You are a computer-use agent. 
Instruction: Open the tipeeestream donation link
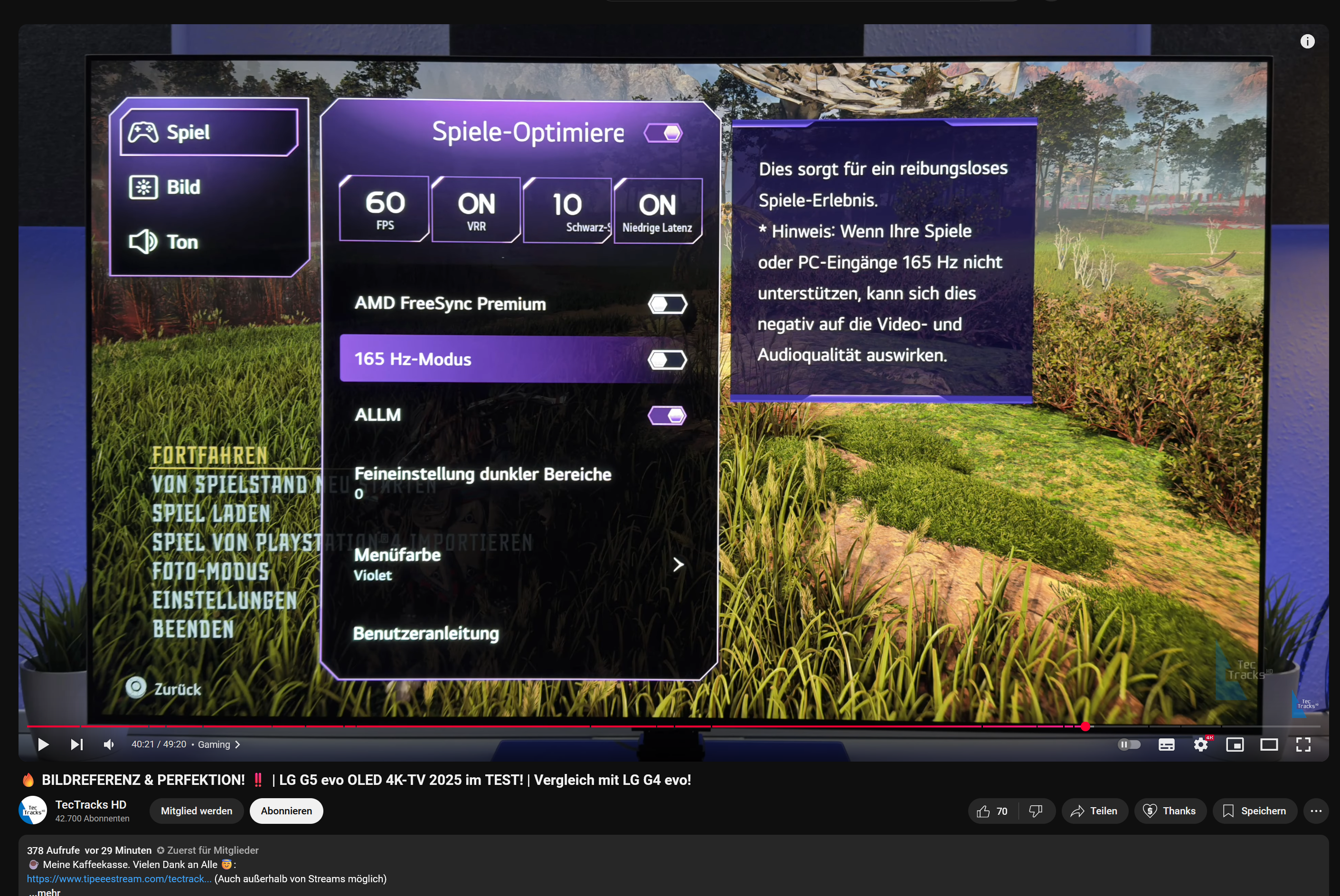point(119,878)
